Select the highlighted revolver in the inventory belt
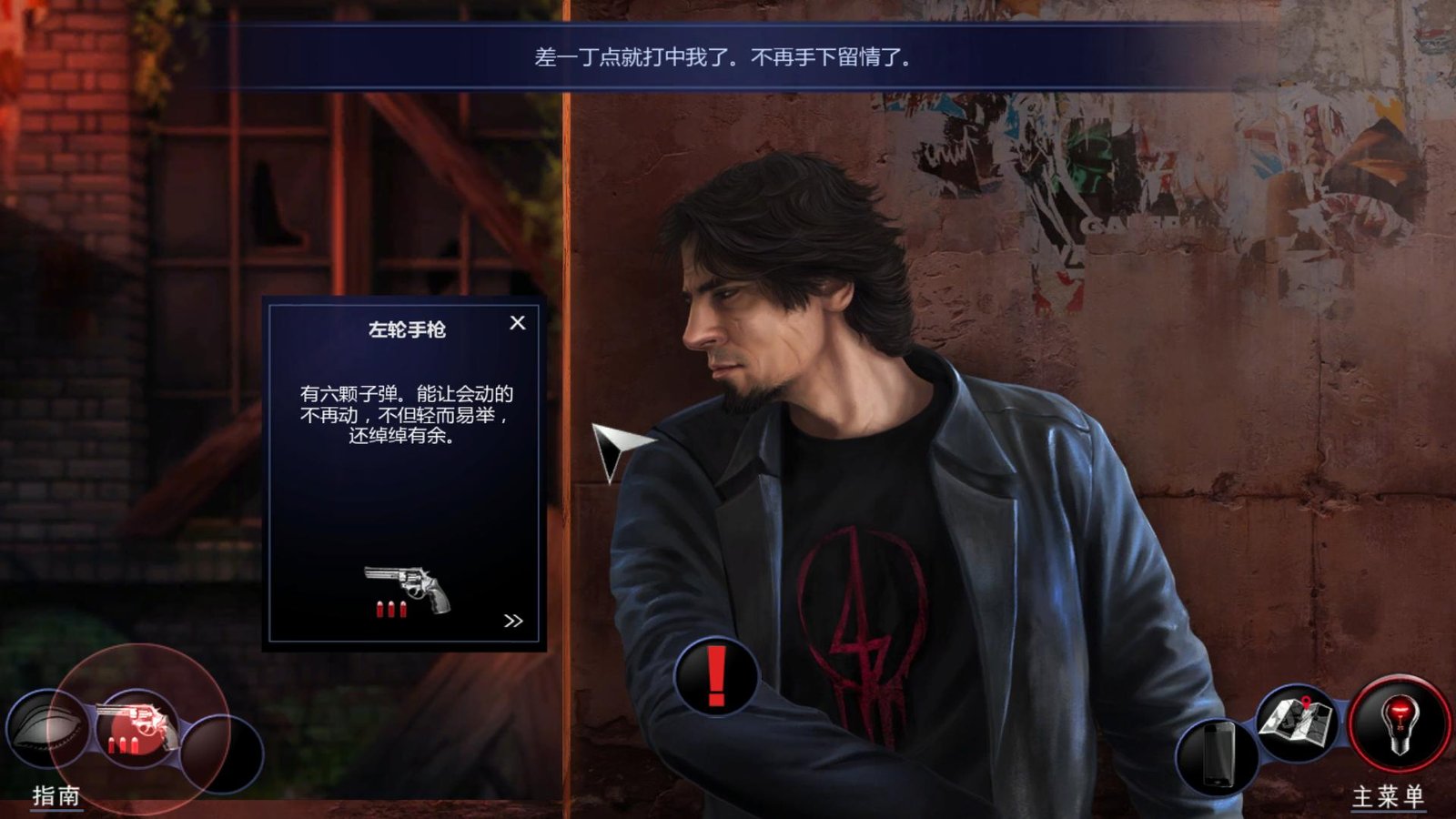This screenshot has height=819, width=1456. [138, 728]
